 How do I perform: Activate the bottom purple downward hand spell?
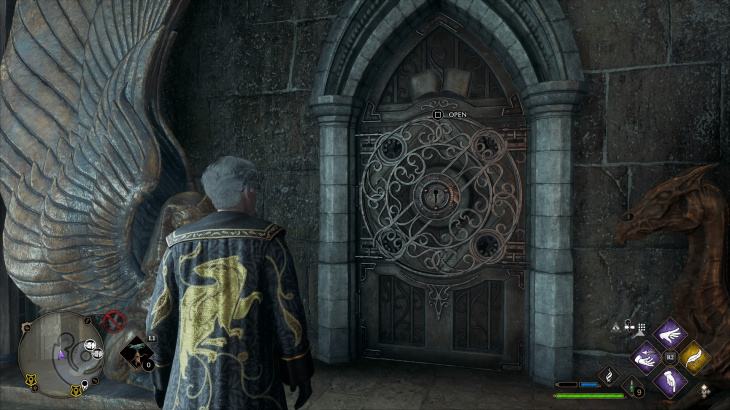(x=669, y=380)
